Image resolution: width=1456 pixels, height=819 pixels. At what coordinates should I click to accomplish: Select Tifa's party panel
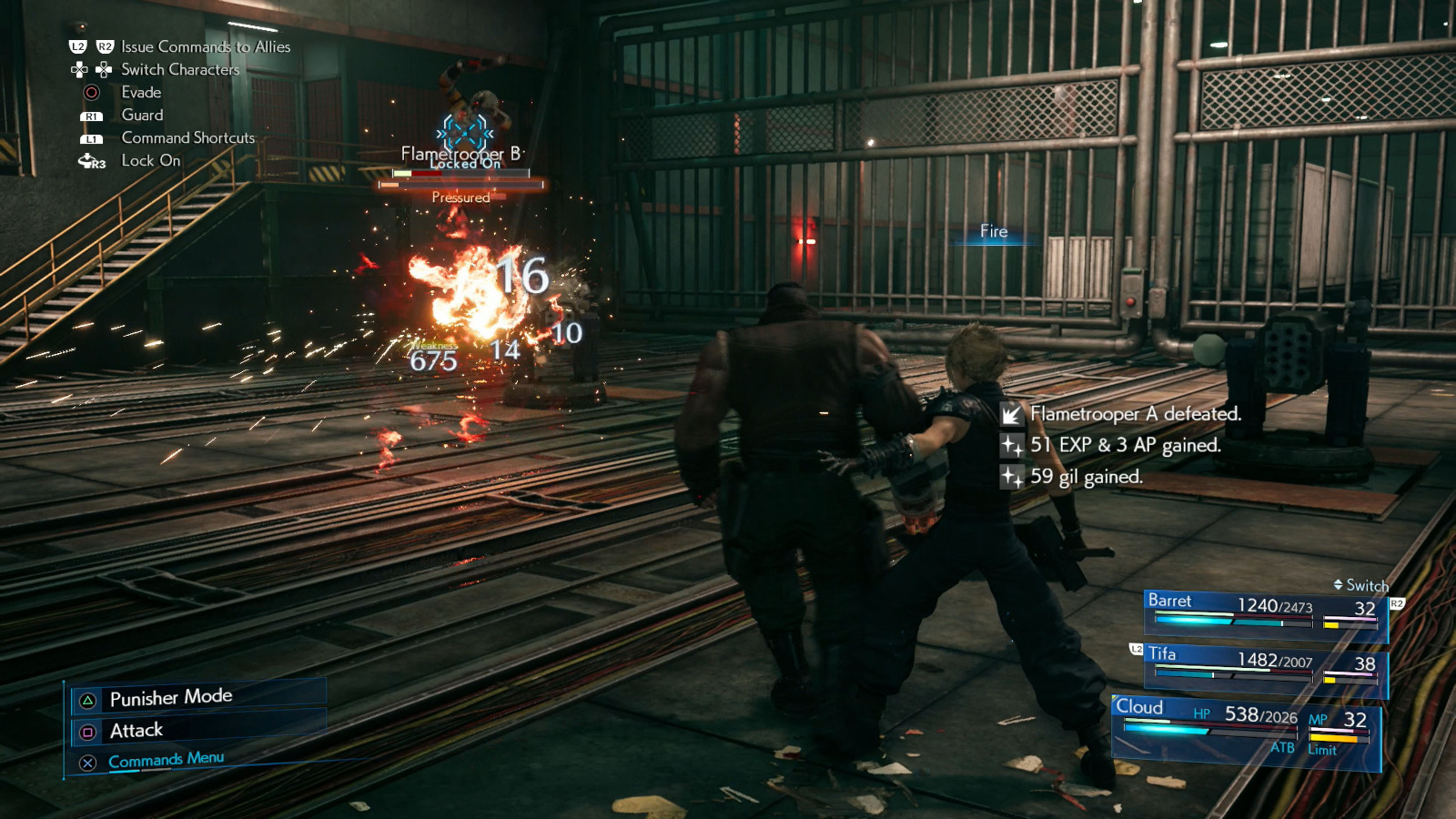click(x=1264, y=668)
